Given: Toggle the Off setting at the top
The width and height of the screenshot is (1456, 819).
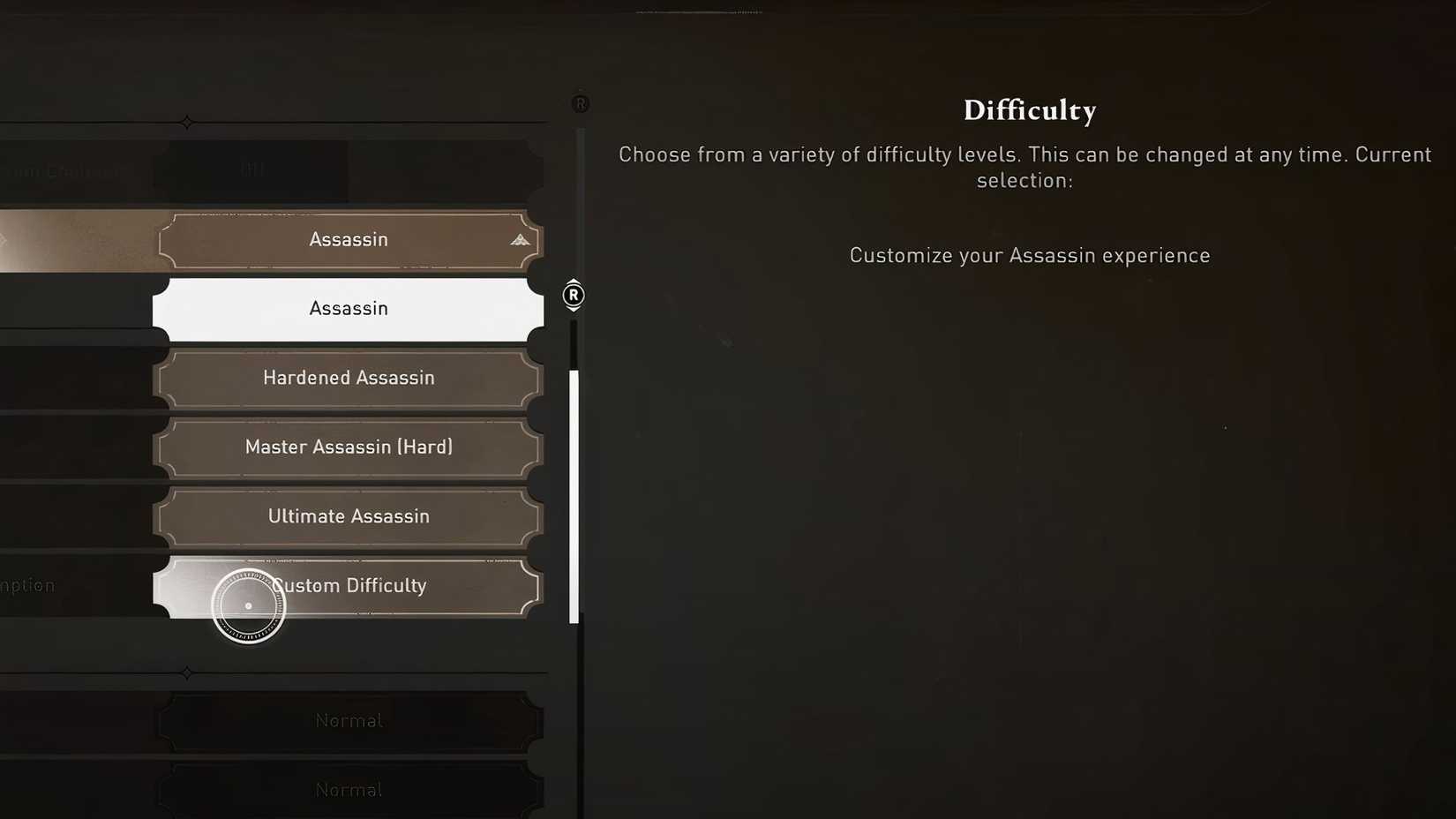Looking at the screenshot, I should (x=252, y=170).
